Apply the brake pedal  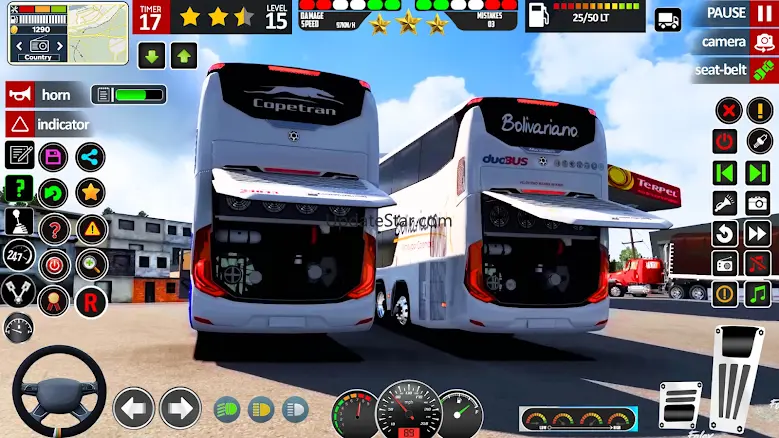click(x=682, y=405)
